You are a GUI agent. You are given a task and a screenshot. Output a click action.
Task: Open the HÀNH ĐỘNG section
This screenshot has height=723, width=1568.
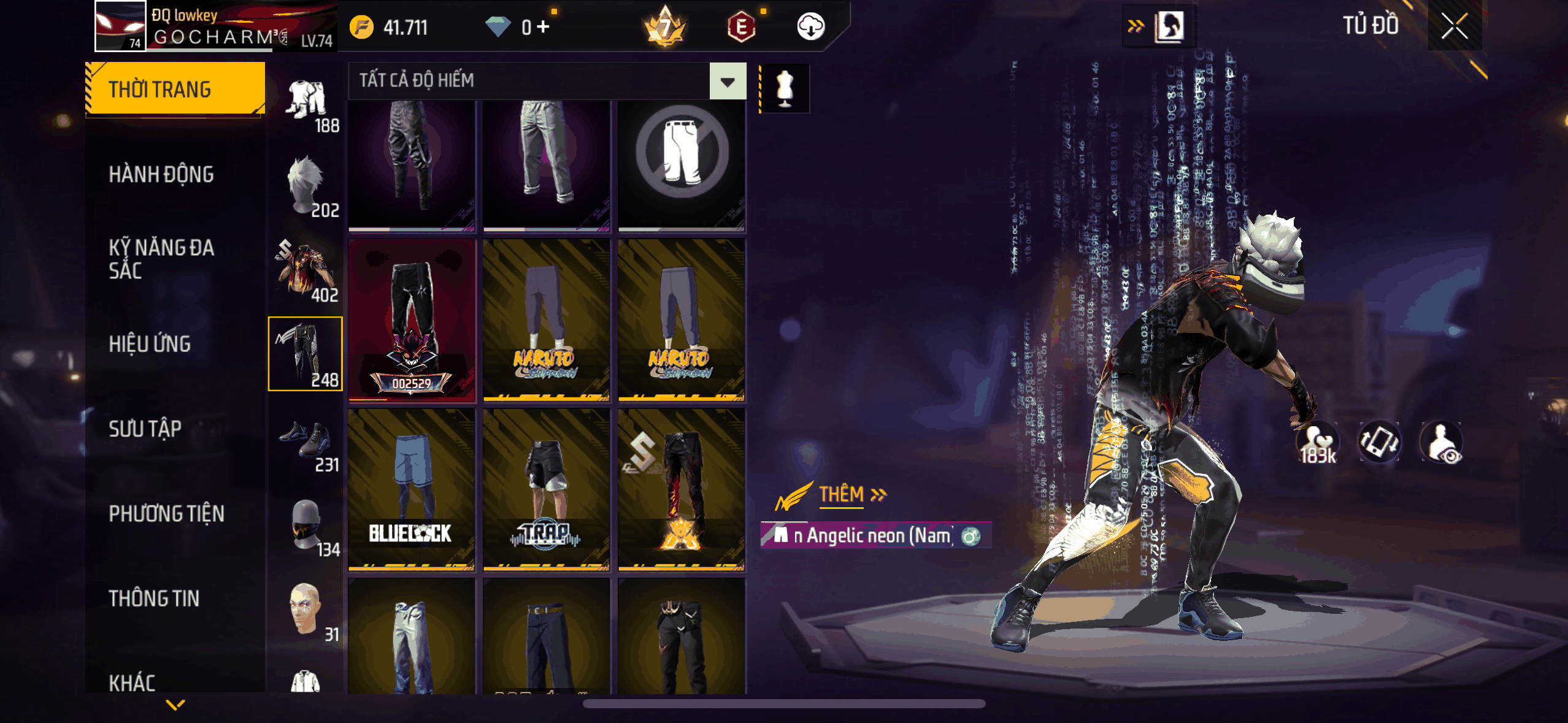pyautogui.click(x=161, y=175)
